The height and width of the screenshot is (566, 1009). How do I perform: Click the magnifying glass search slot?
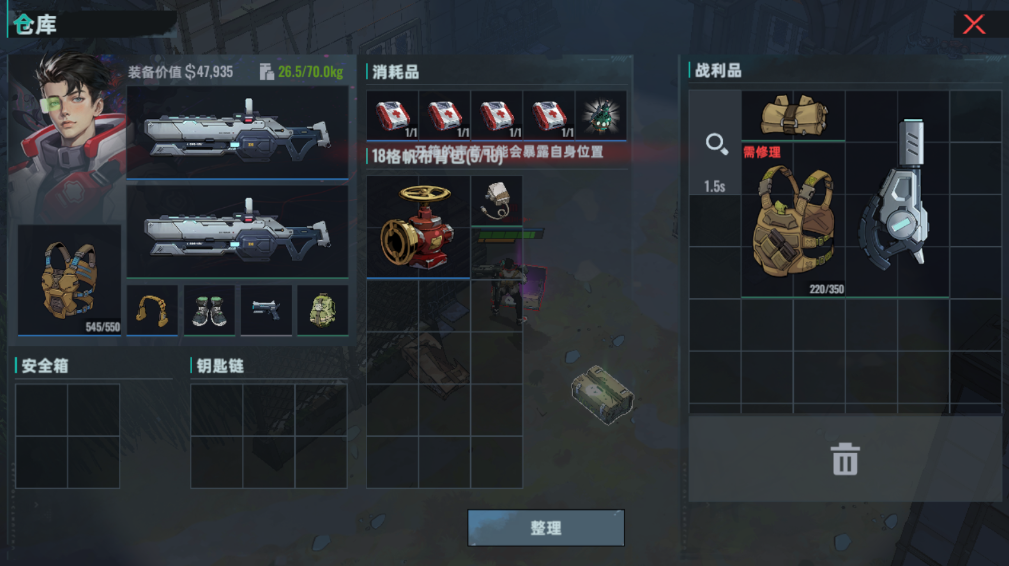click(x=715, y=146)
